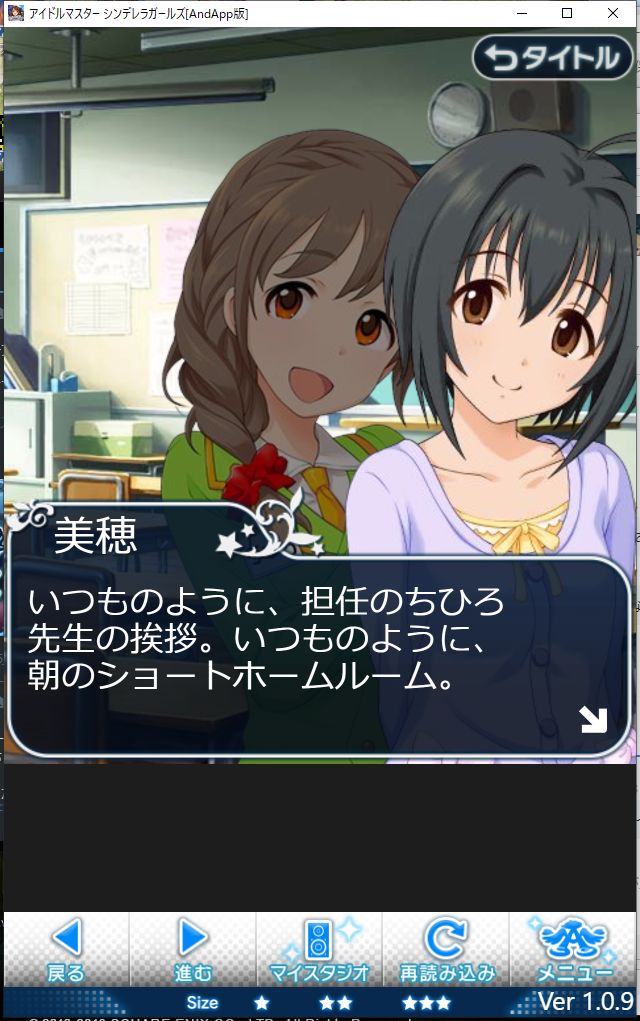Close the game window
The image size is (640, 1021).
coord(613,14)
